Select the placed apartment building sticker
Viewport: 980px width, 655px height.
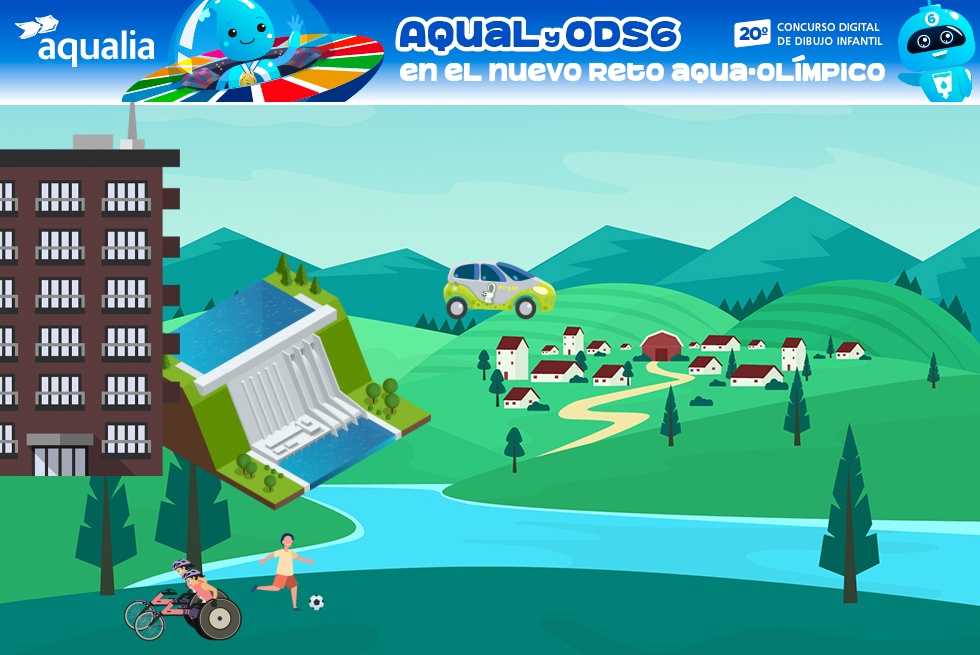point(83,300)
